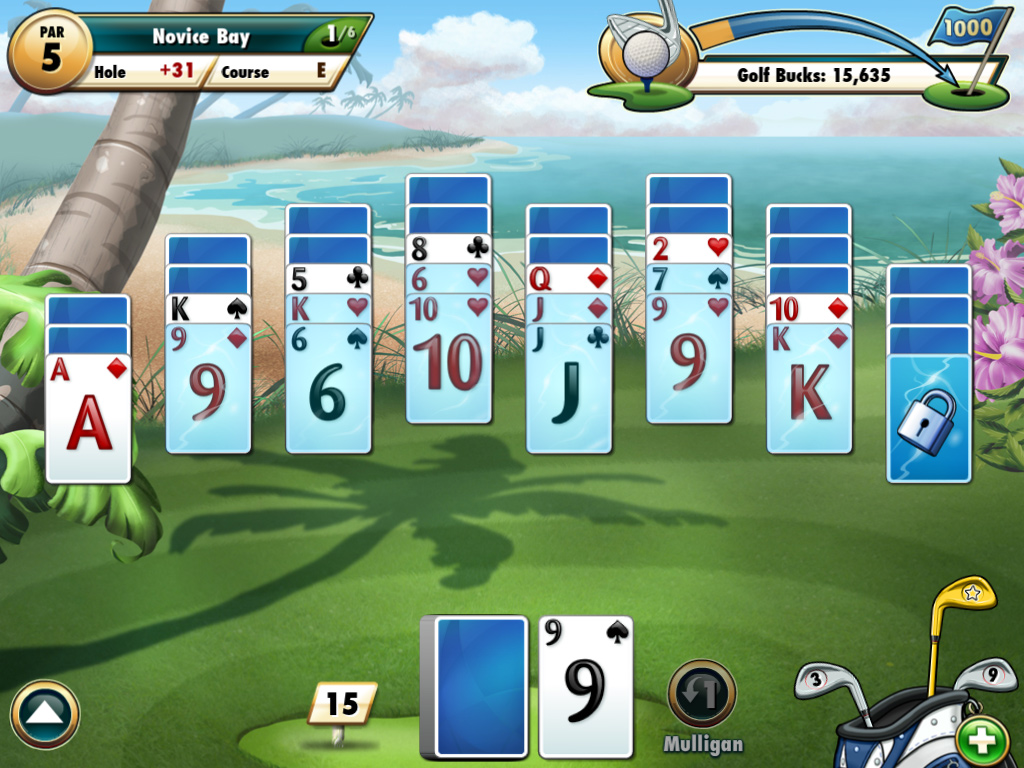Screen dimensions: 1024x768
Task: Choose the 10 of Hearts card
Action: coord(448,362)
